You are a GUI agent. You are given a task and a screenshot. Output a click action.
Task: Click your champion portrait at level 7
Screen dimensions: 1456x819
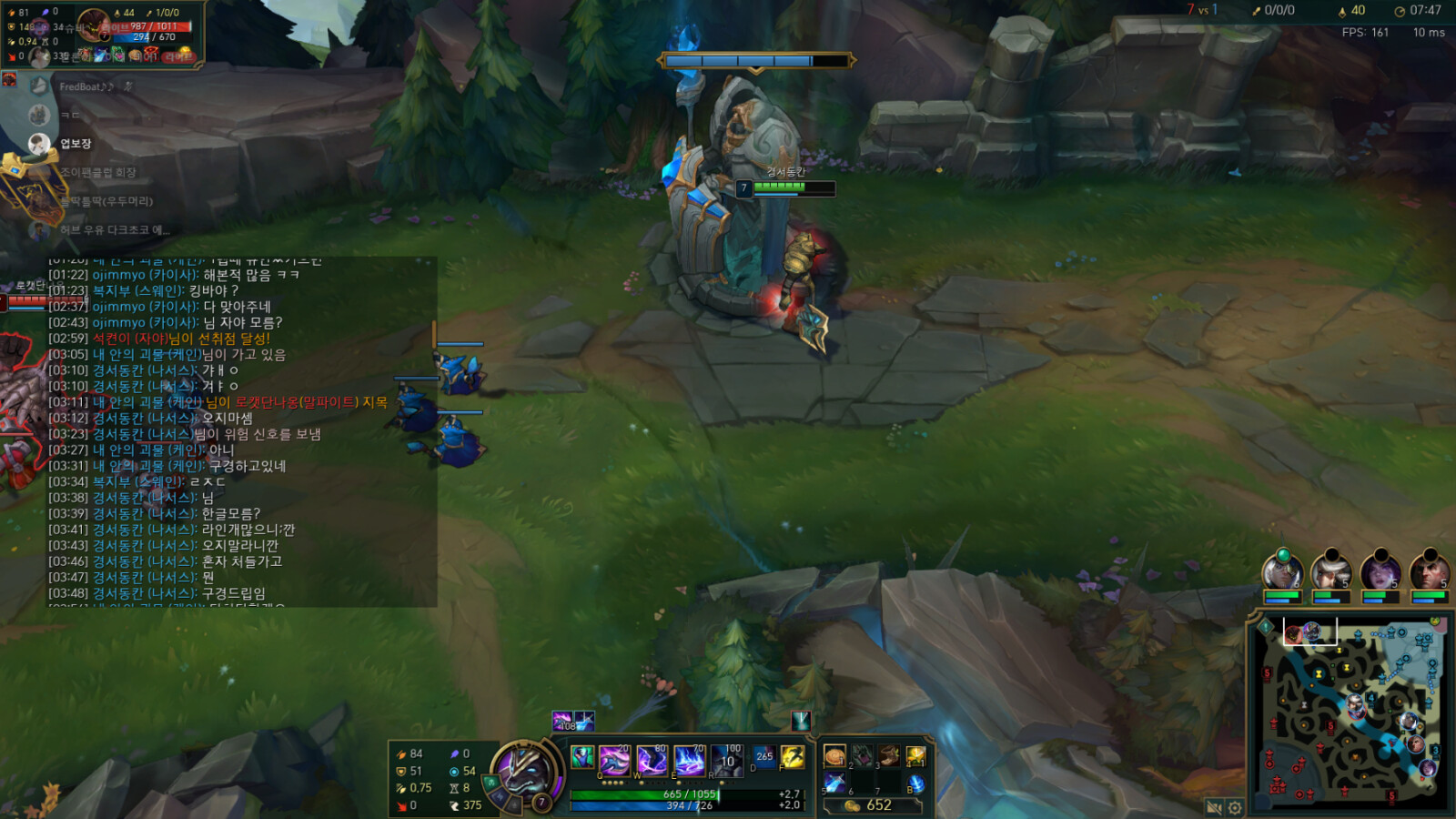pos(526,773)
